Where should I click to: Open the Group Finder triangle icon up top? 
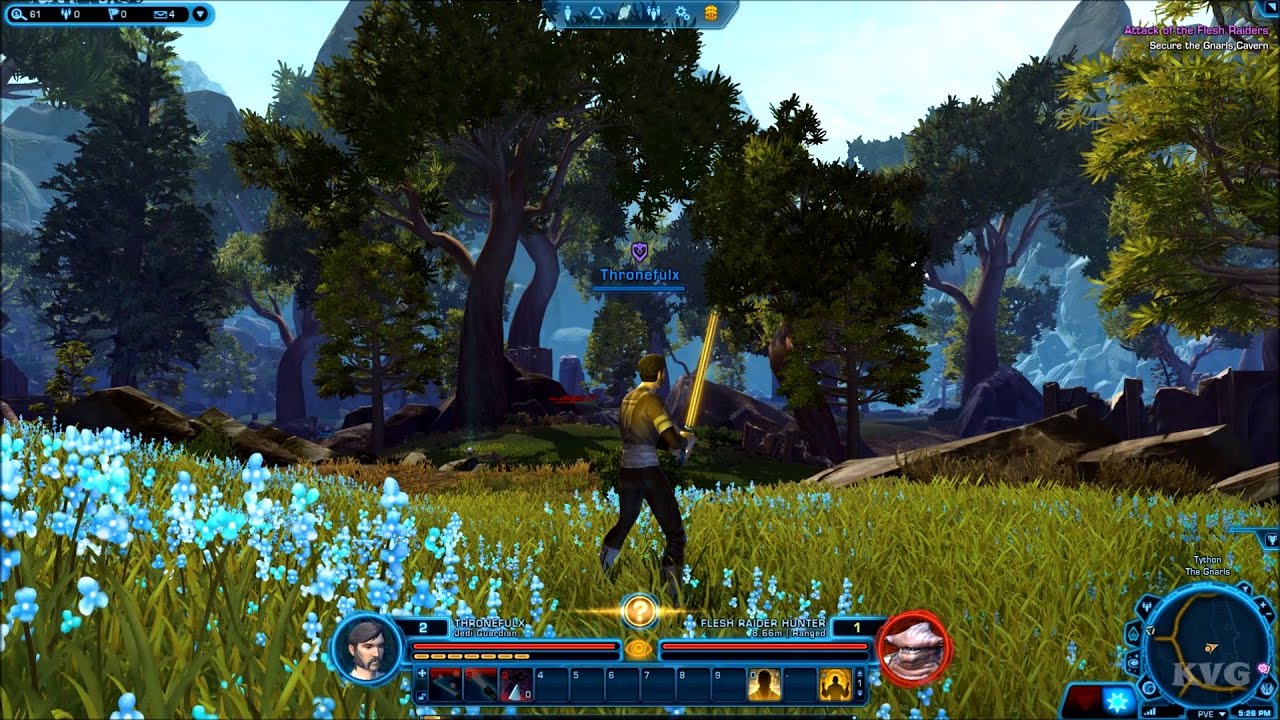pos(597,12)
